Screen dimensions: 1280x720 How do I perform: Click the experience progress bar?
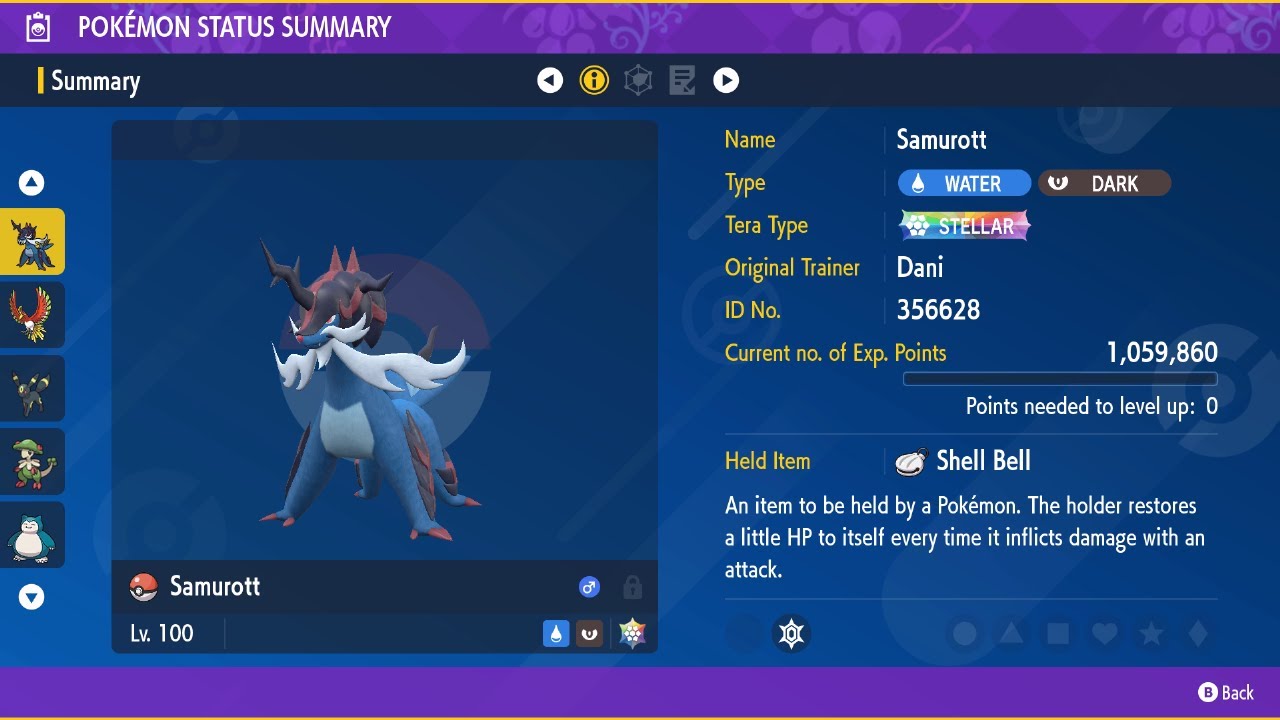pos(1060,379)
